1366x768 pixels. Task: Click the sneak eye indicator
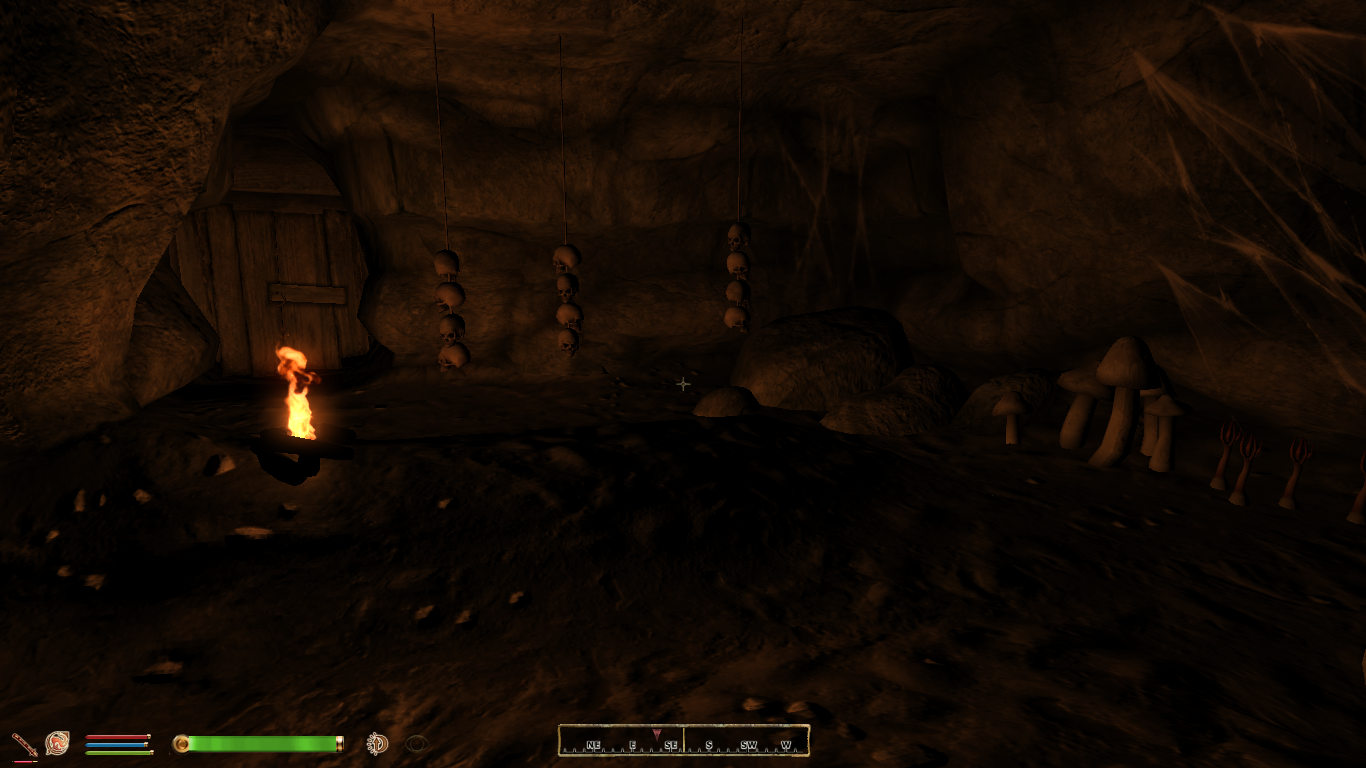(x=416, y=743)
